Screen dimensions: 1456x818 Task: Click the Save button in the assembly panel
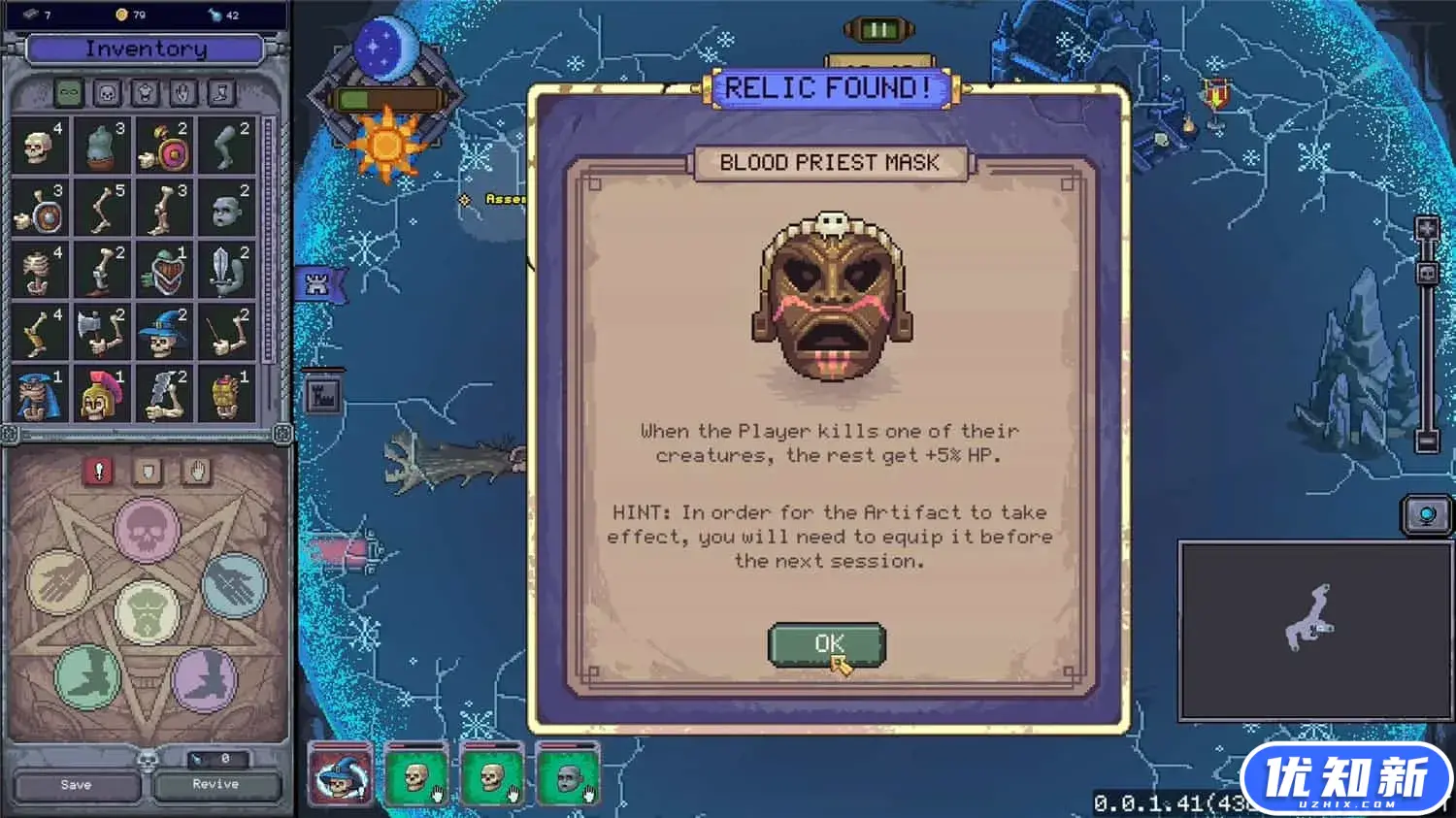[x=76, y=785]
